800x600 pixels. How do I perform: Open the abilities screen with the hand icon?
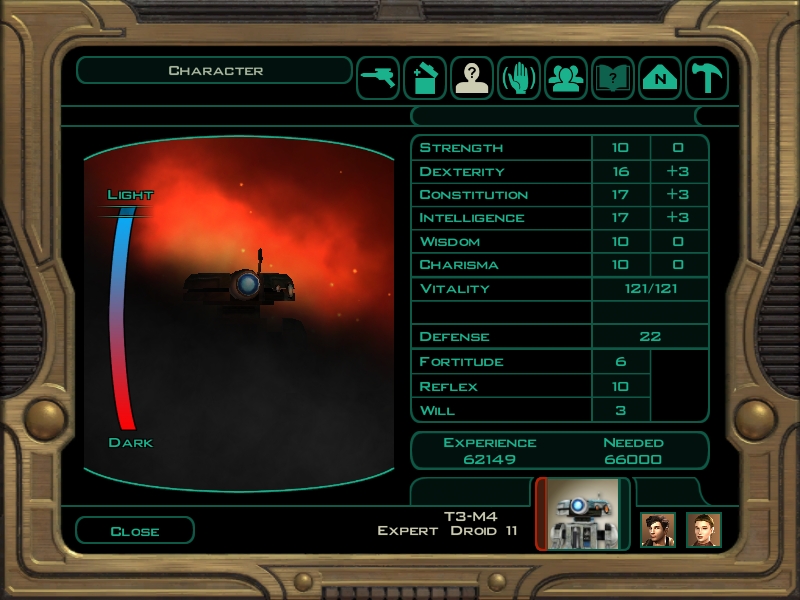point(519,78)
